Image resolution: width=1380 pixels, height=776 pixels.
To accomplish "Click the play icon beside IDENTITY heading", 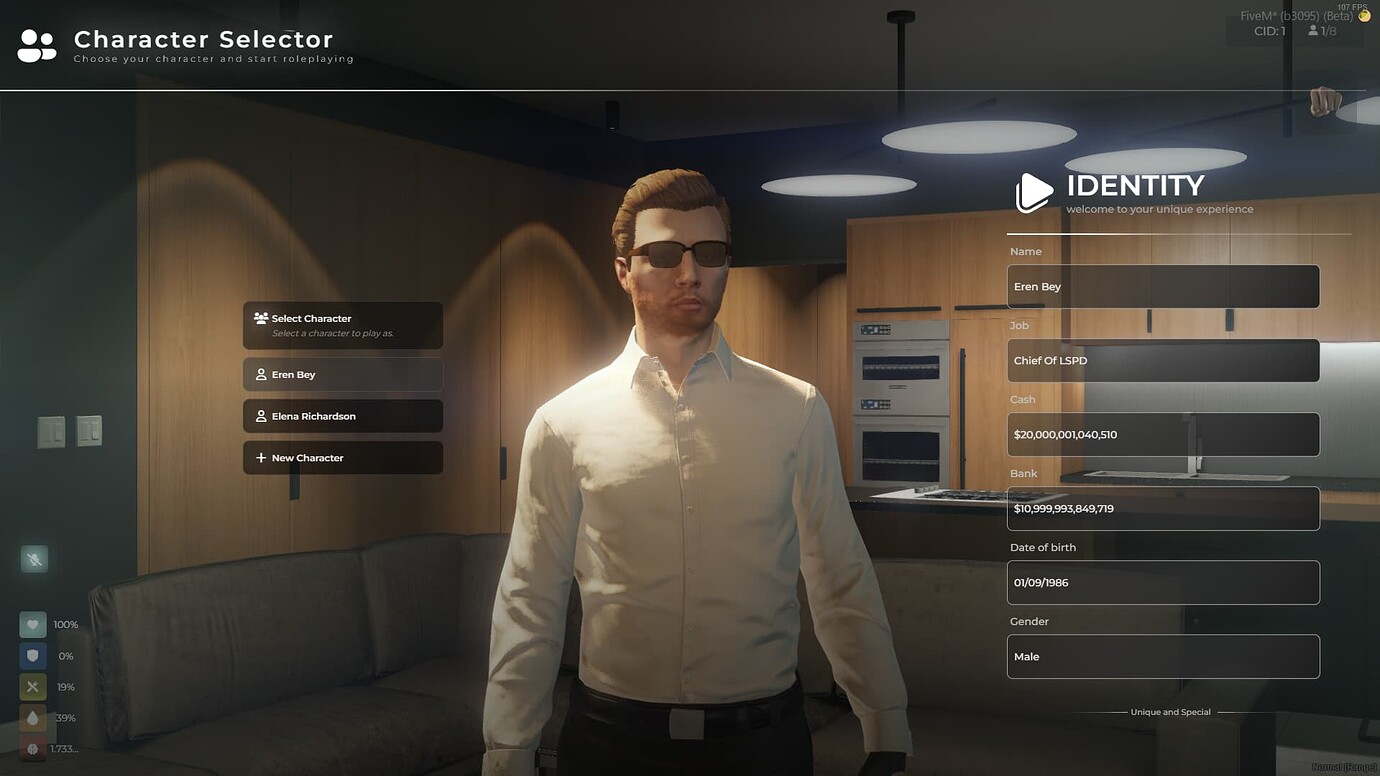I will 1033,193.
